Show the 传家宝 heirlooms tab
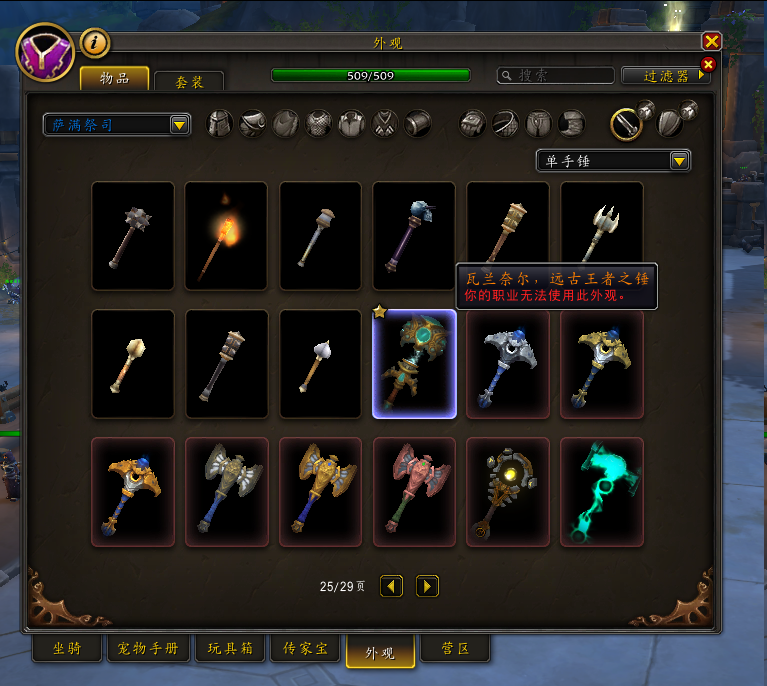 tap(306, 649)
